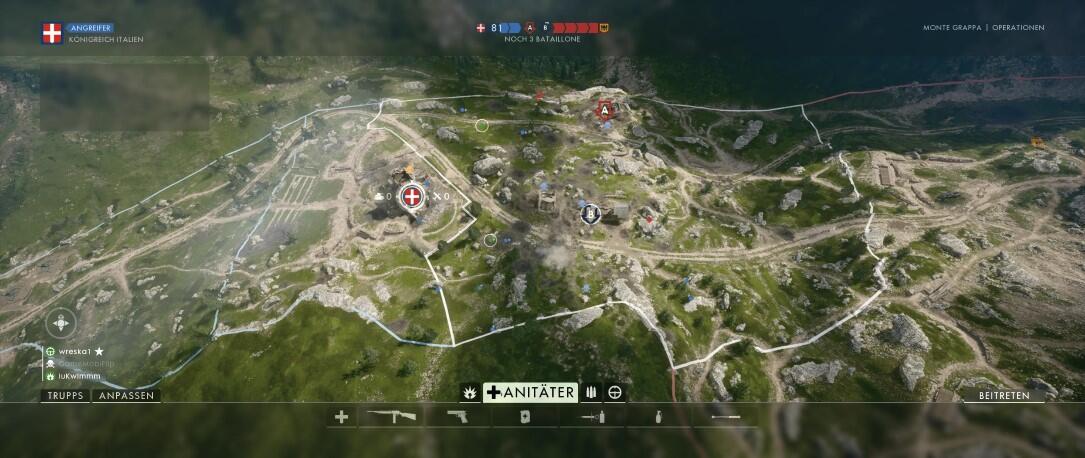Pick the grenade slot

[x=658, y=416]
